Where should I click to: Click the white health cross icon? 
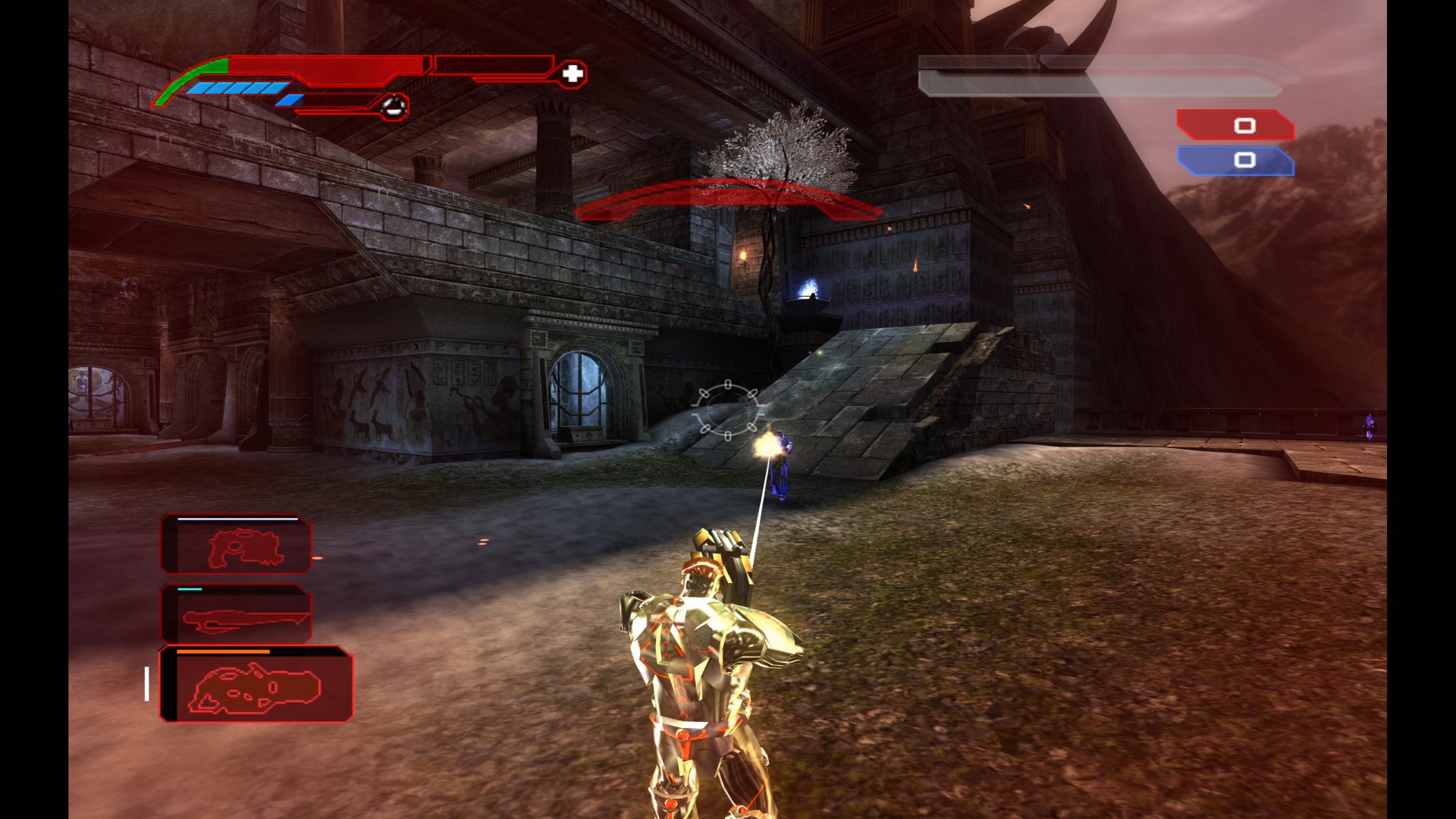(574, 73)
